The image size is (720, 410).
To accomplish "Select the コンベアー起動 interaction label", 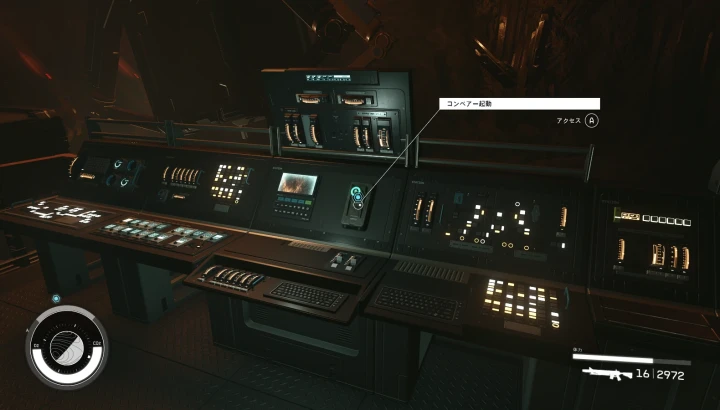I will point(518,103).
